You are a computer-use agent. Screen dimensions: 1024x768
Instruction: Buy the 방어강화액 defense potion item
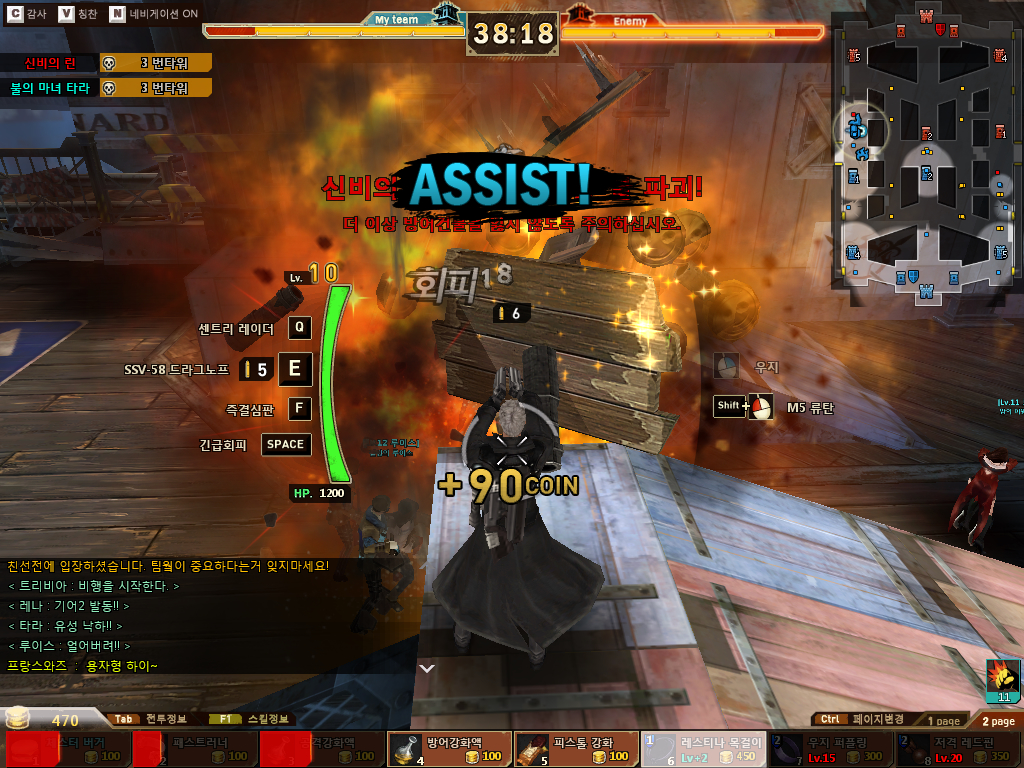[448, 749]
